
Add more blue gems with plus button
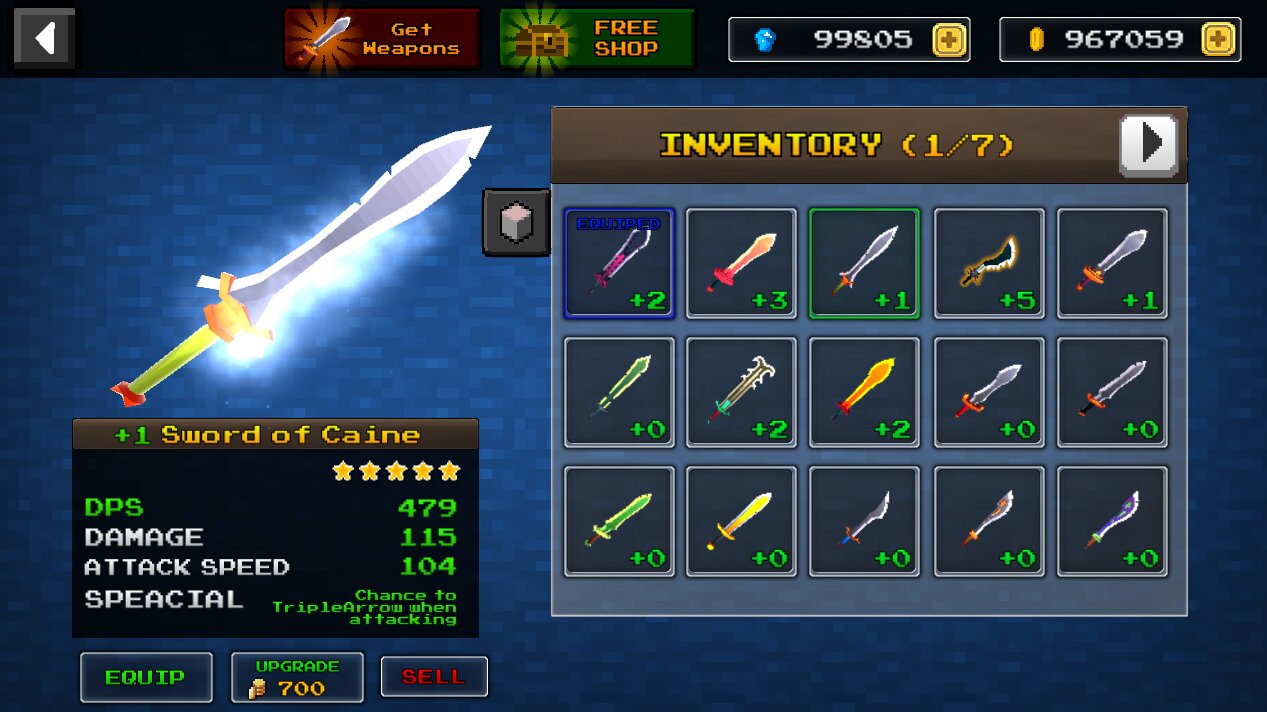coord(949,40)
